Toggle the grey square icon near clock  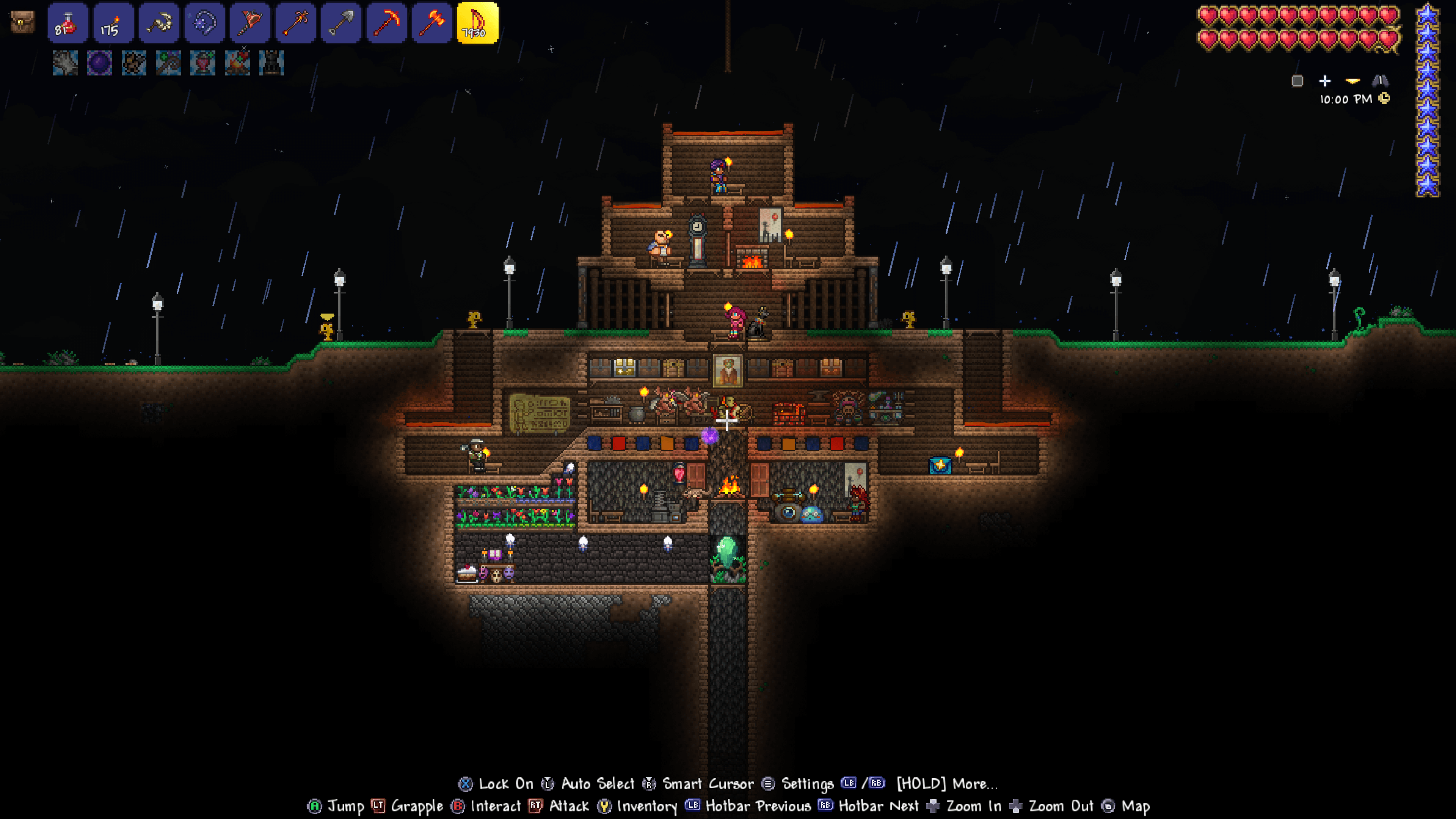pyautogui.click(x=1297, y=82)
